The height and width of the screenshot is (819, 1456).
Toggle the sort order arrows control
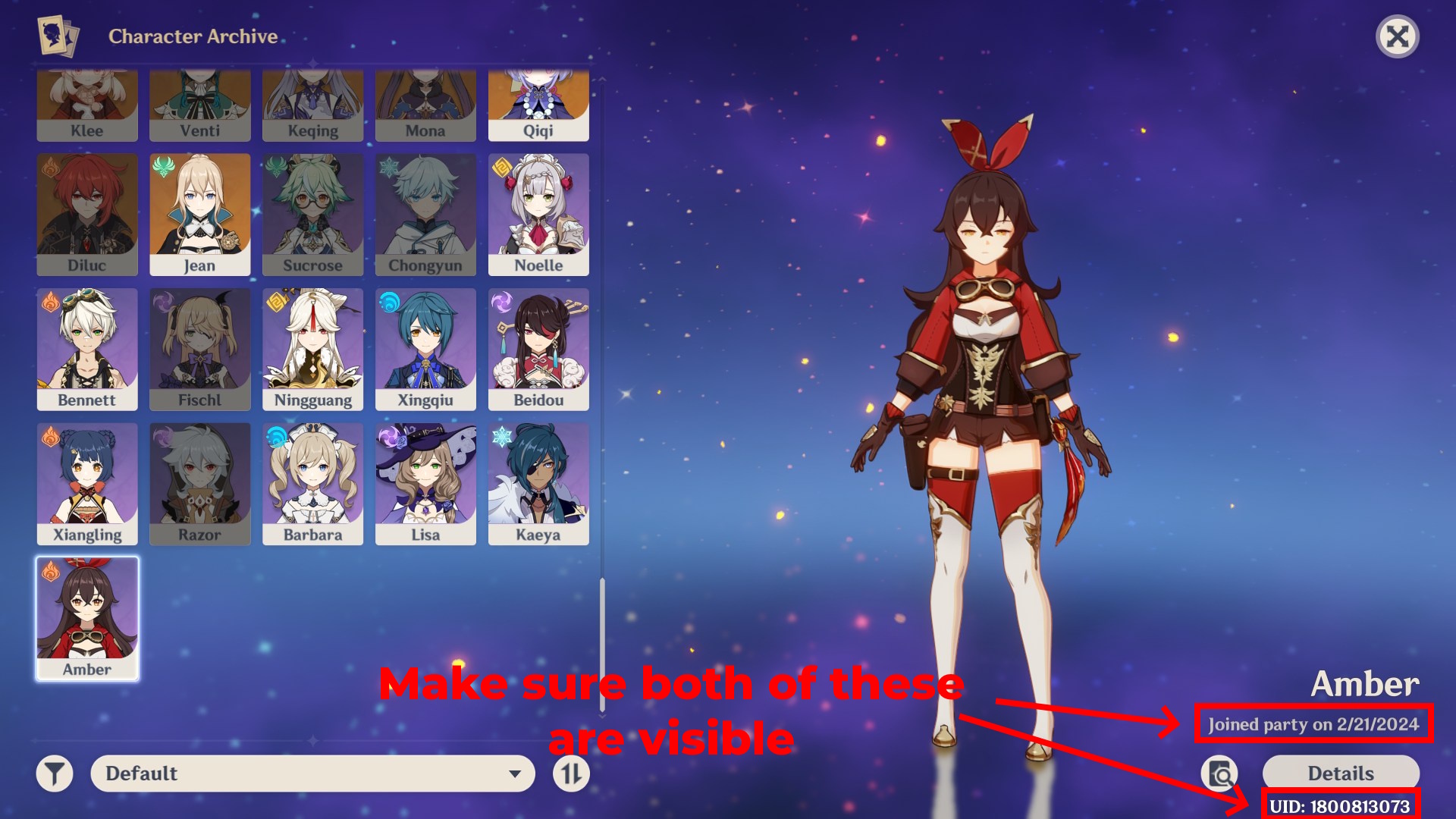[x=570, y=773]
